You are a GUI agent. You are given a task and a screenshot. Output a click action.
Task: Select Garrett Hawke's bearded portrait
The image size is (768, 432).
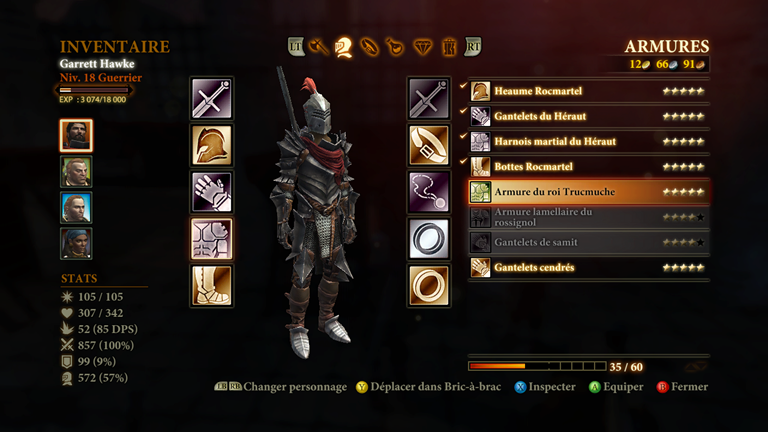pos(76,136)
